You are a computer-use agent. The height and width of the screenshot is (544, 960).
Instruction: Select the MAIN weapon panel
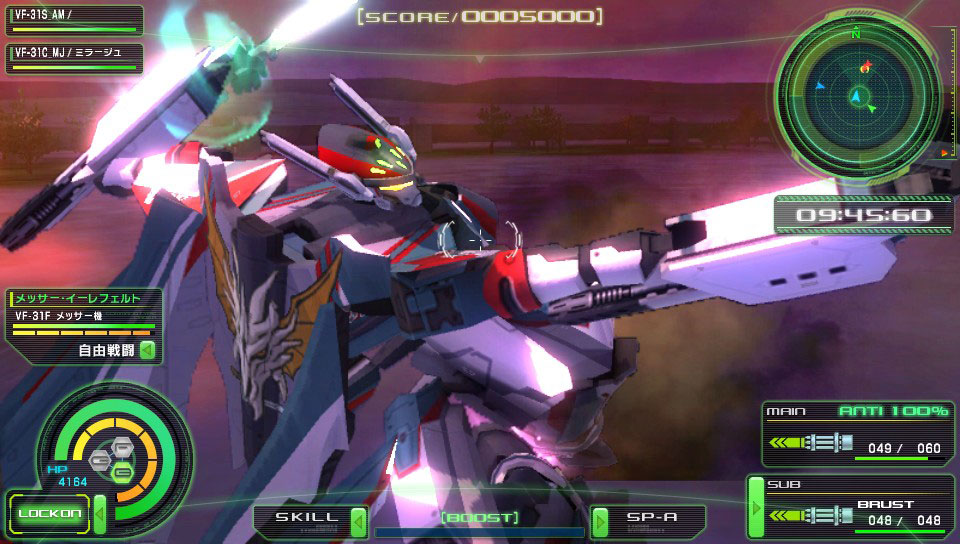857,433
